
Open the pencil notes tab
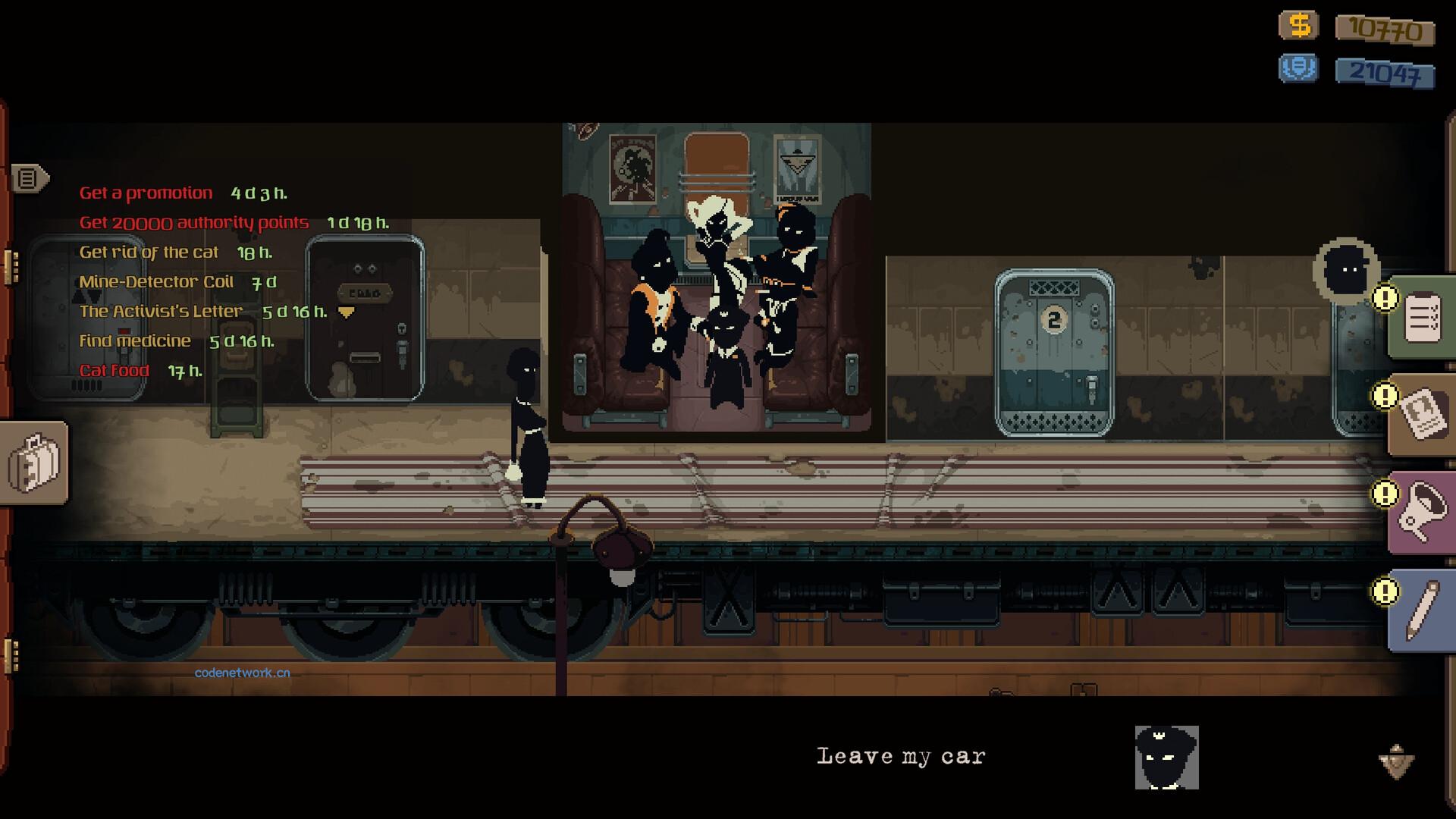coord(1422,610)
